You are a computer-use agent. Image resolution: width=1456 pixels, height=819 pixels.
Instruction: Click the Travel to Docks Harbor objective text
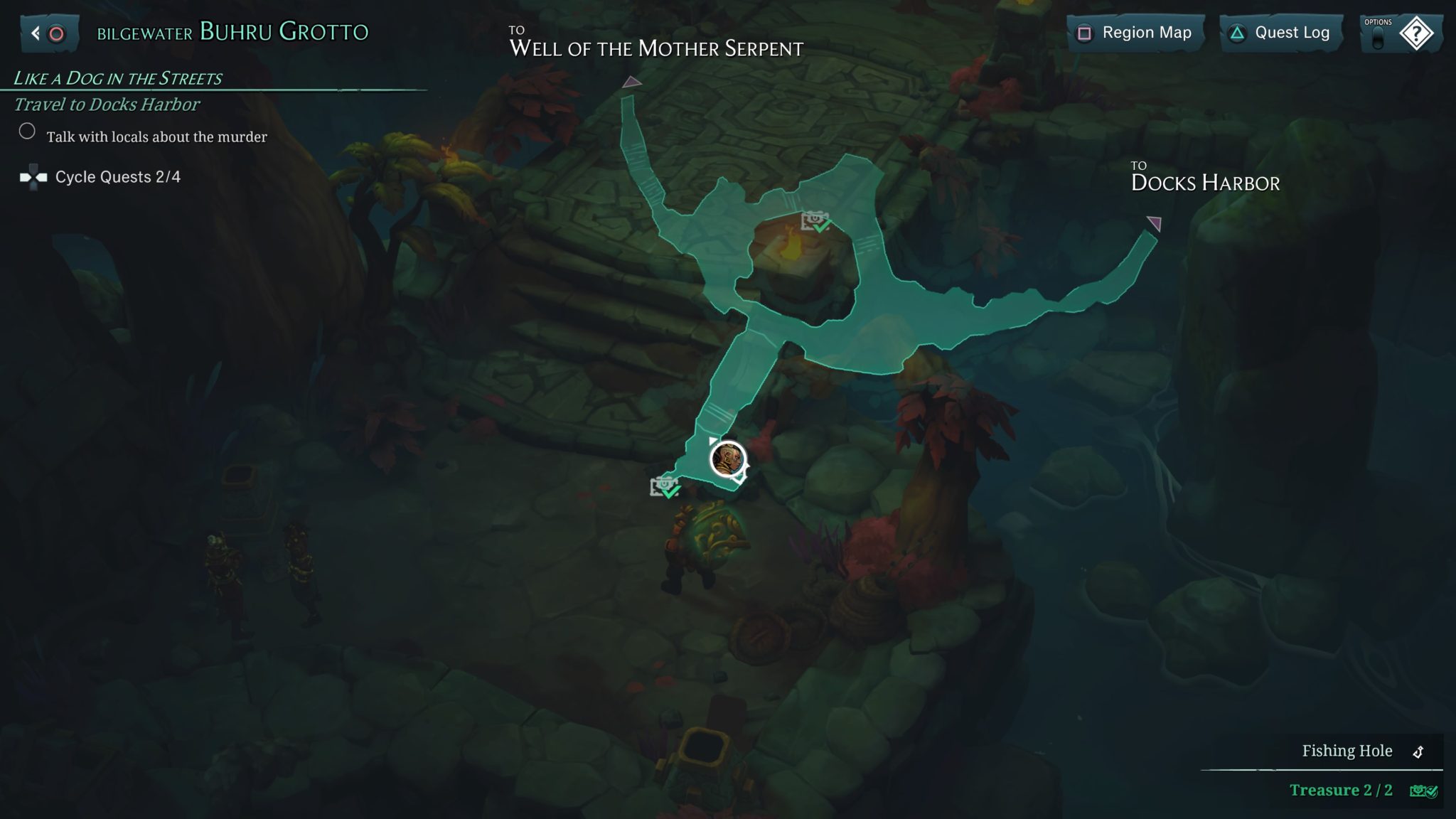pyautogui.click(x=105, y=105)
